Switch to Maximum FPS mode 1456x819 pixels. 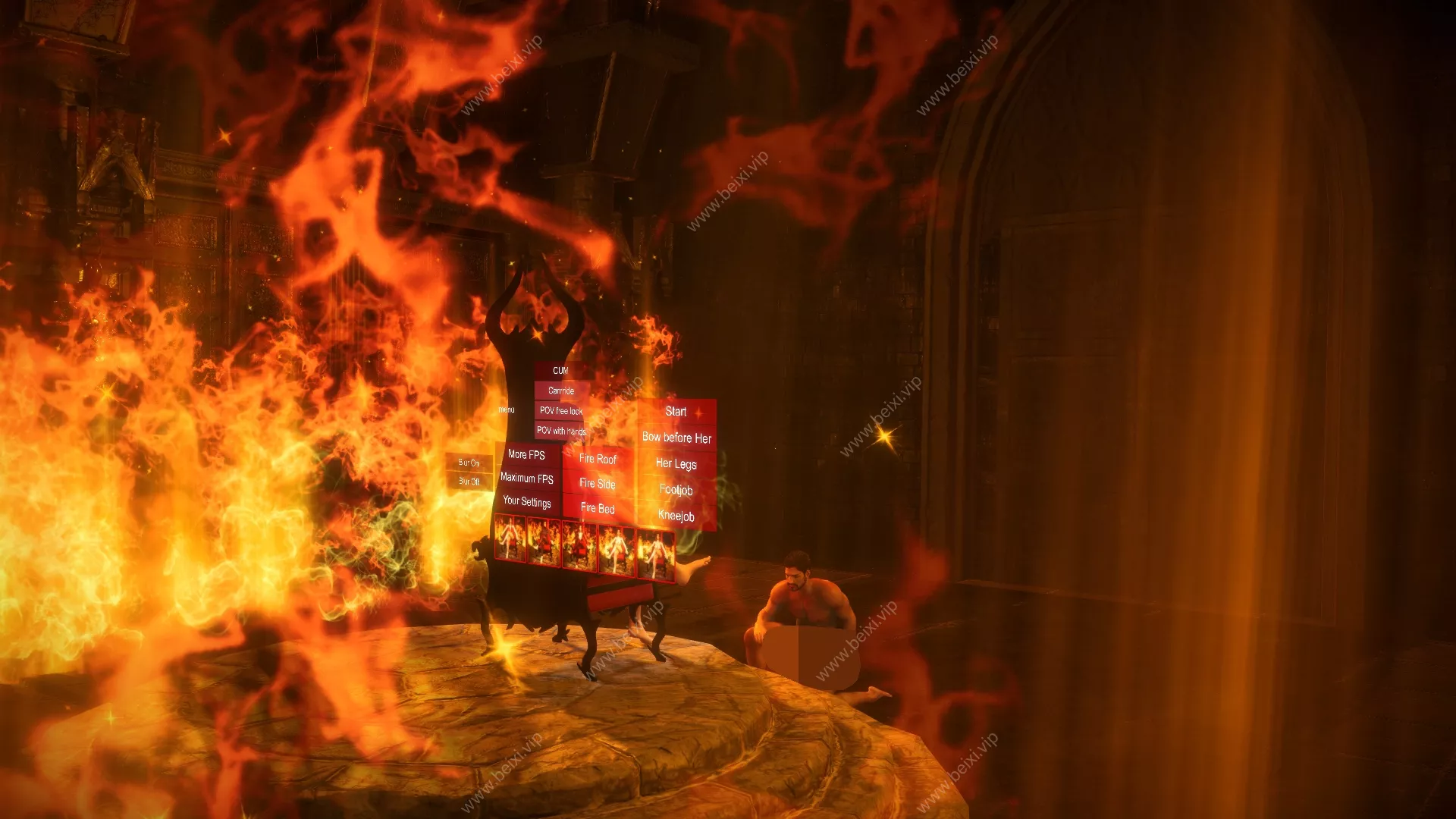tap(526, 478)
